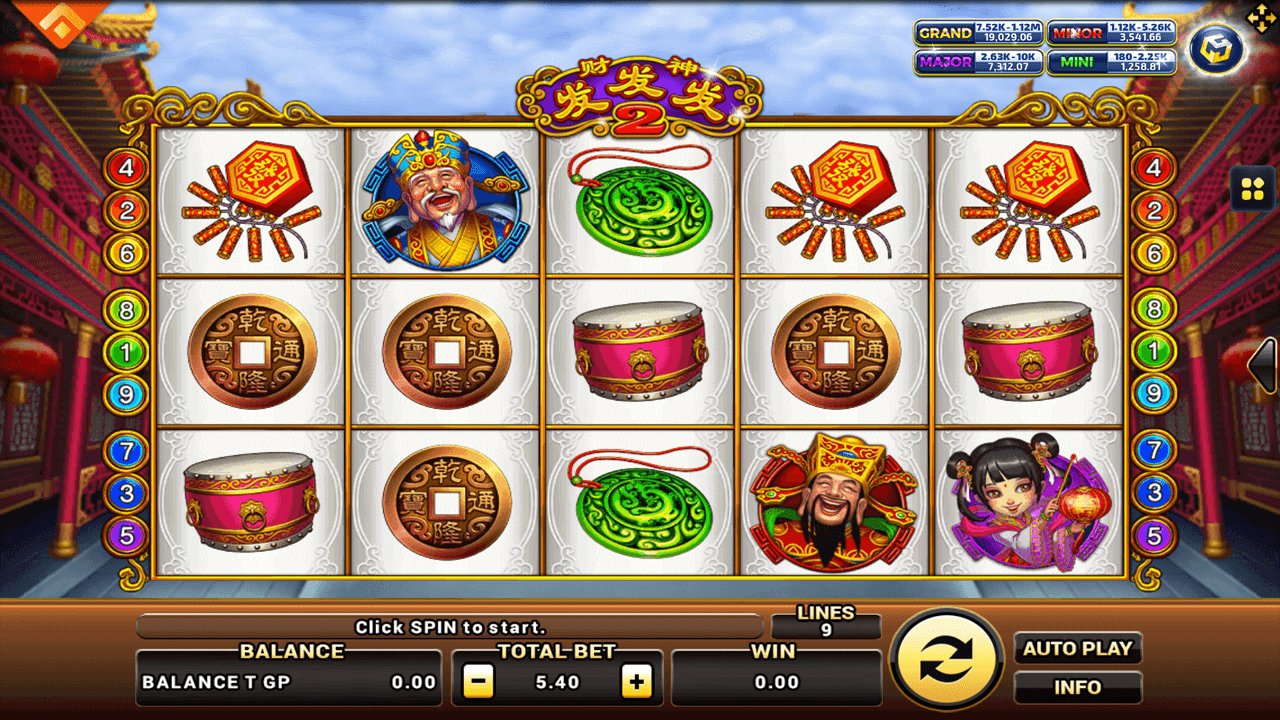Click the TOTAL BET amount field showing 5.40
This screenshot has height=720, width=1280.
point(558,682)
